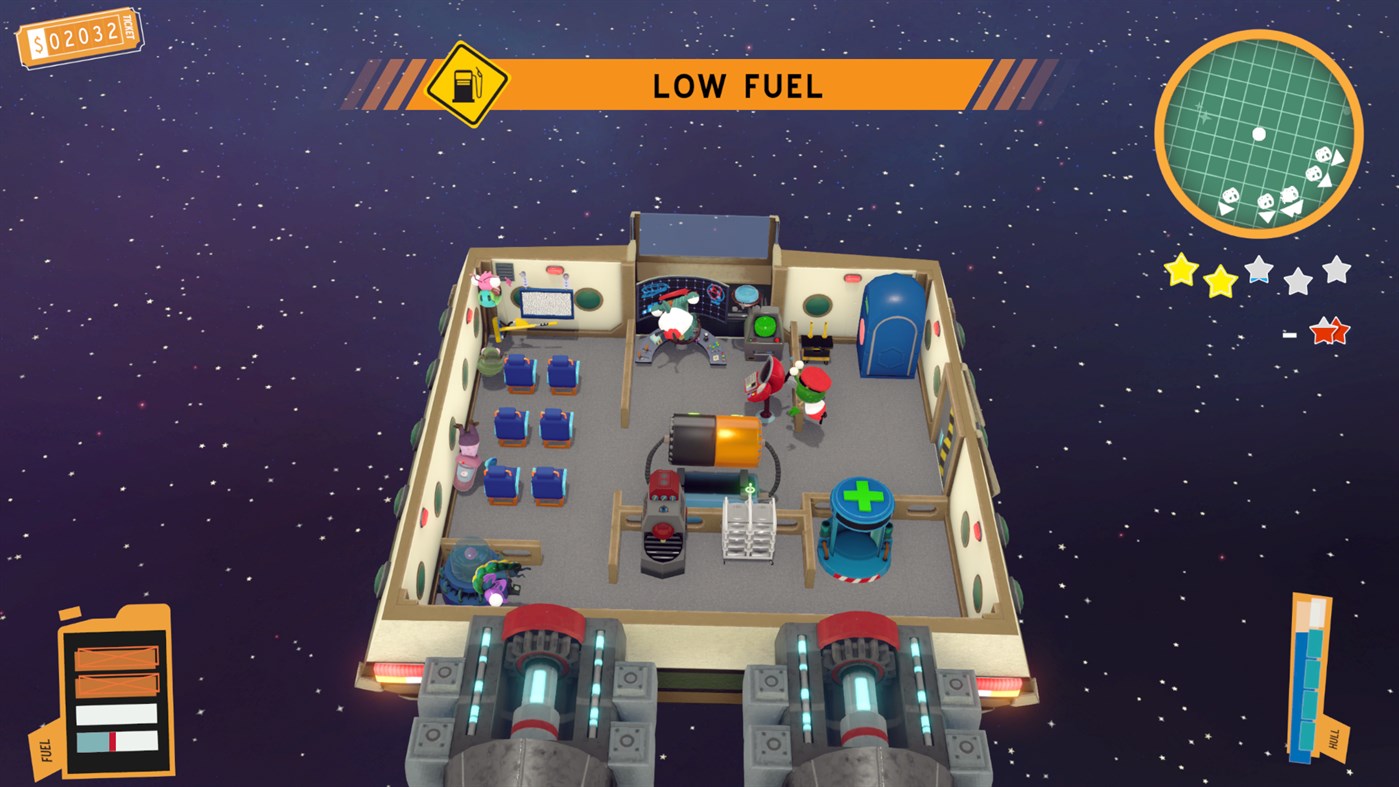The width and height of the screenshot is (1399, 787).
Task: Click the red marker on the fuel level bar
Action: [112, 741]
